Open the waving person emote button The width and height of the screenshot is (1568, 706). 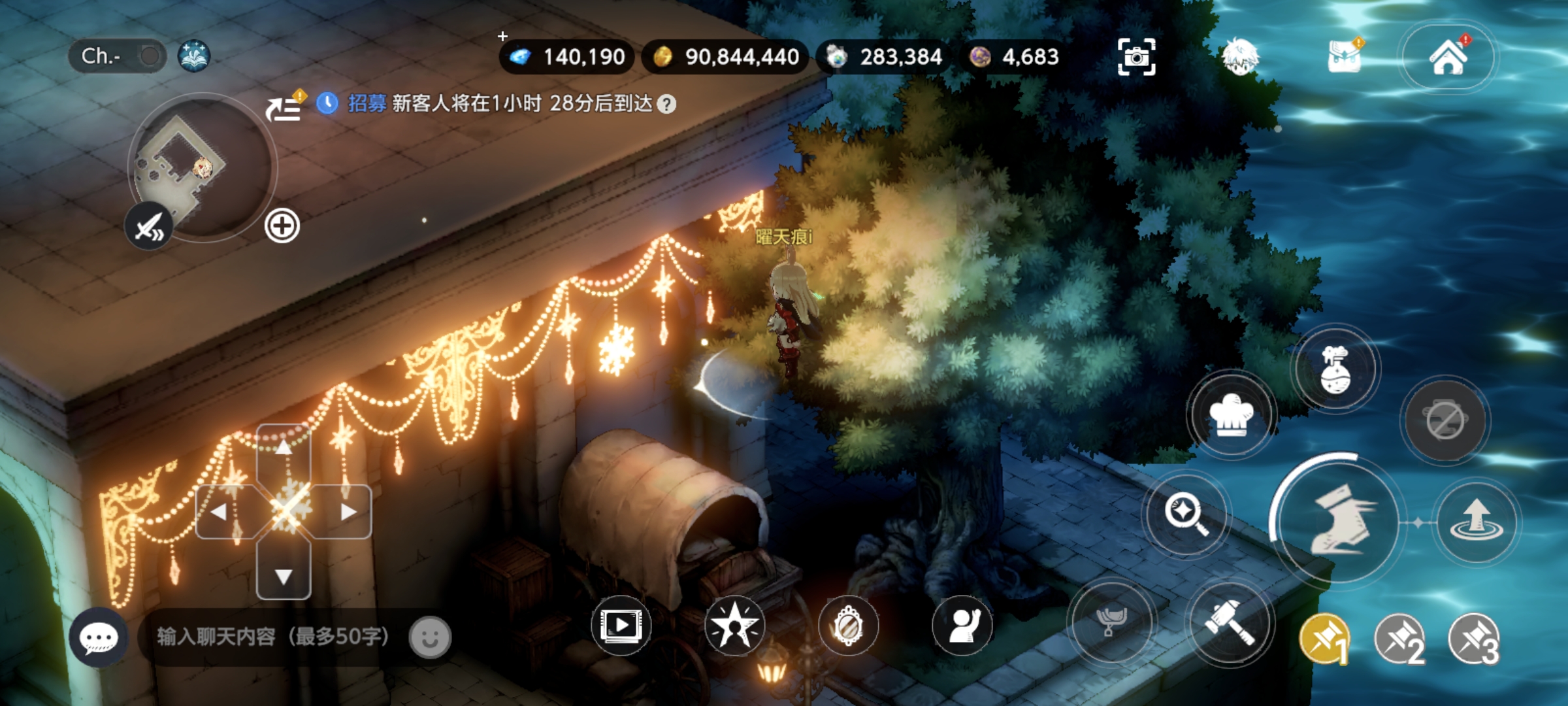click(x=962, y=625)
